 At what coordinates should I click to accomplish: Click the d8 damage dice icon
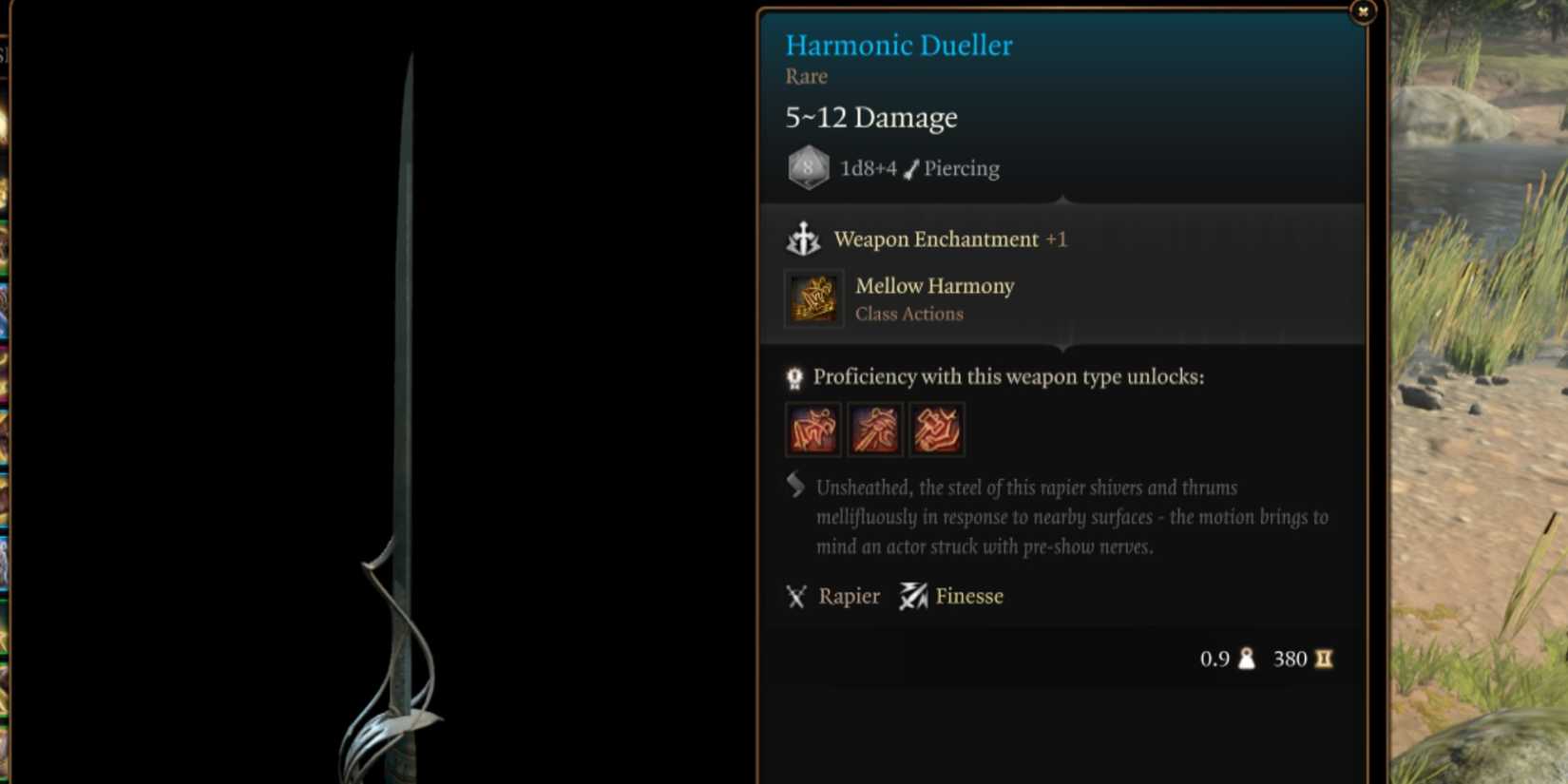(807, 167)
